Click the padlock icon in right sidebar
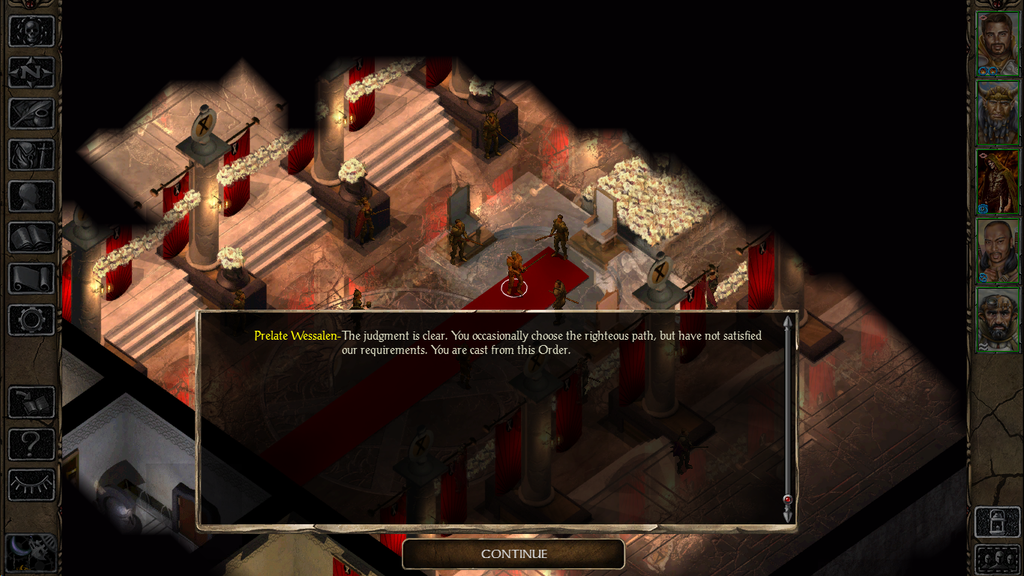This screenshot has width=1024, height=576. (997, 523)
